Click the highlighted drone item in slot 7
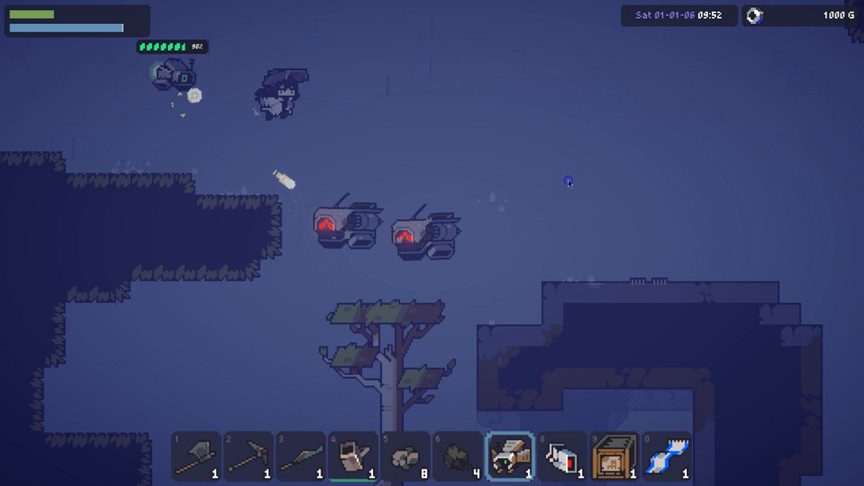The width and height of the screenshot is (864, 486). pos(510,457)
